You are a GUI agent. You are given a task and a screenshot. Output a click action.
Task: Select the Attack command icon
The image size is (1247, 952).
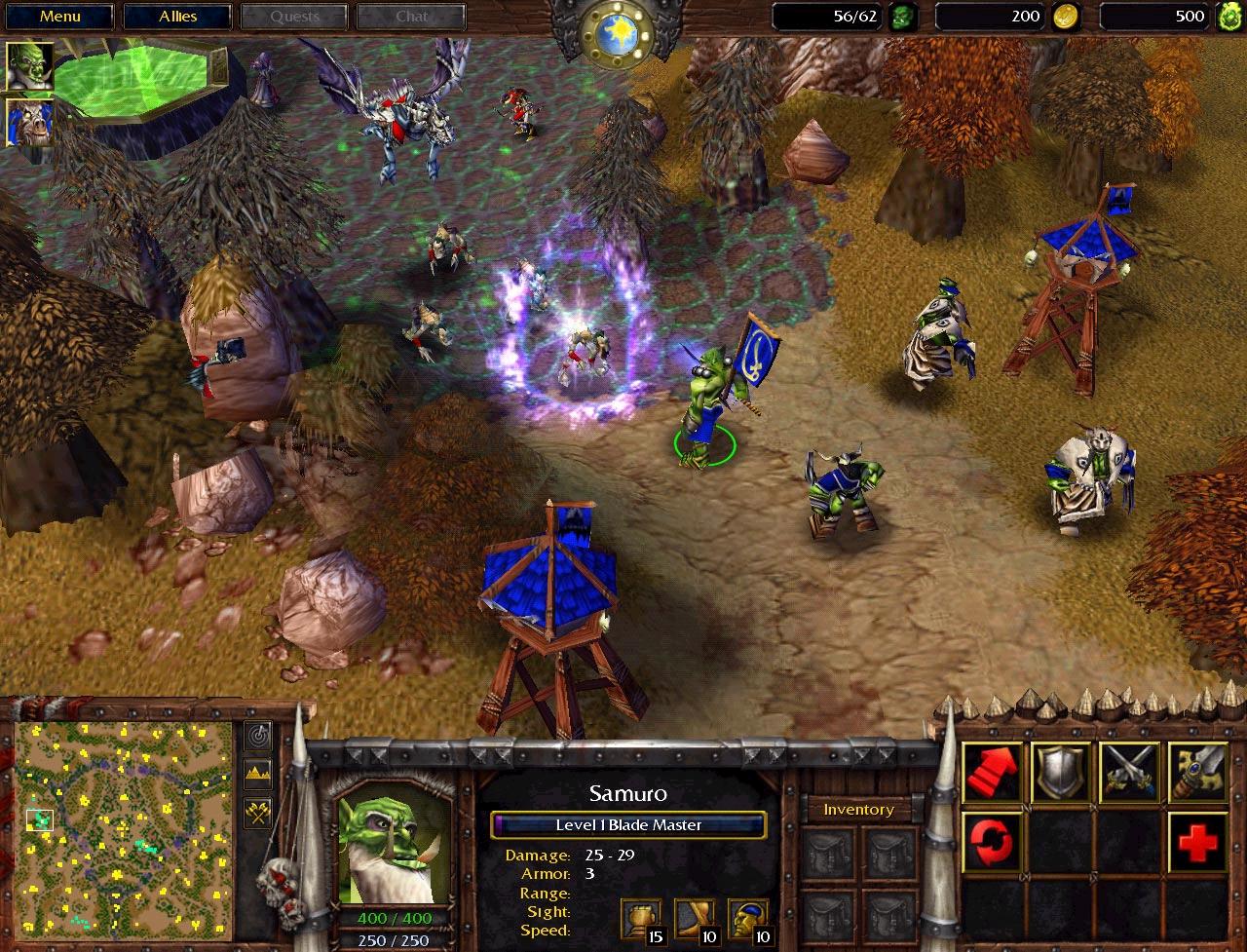[x=1197, y=773]
